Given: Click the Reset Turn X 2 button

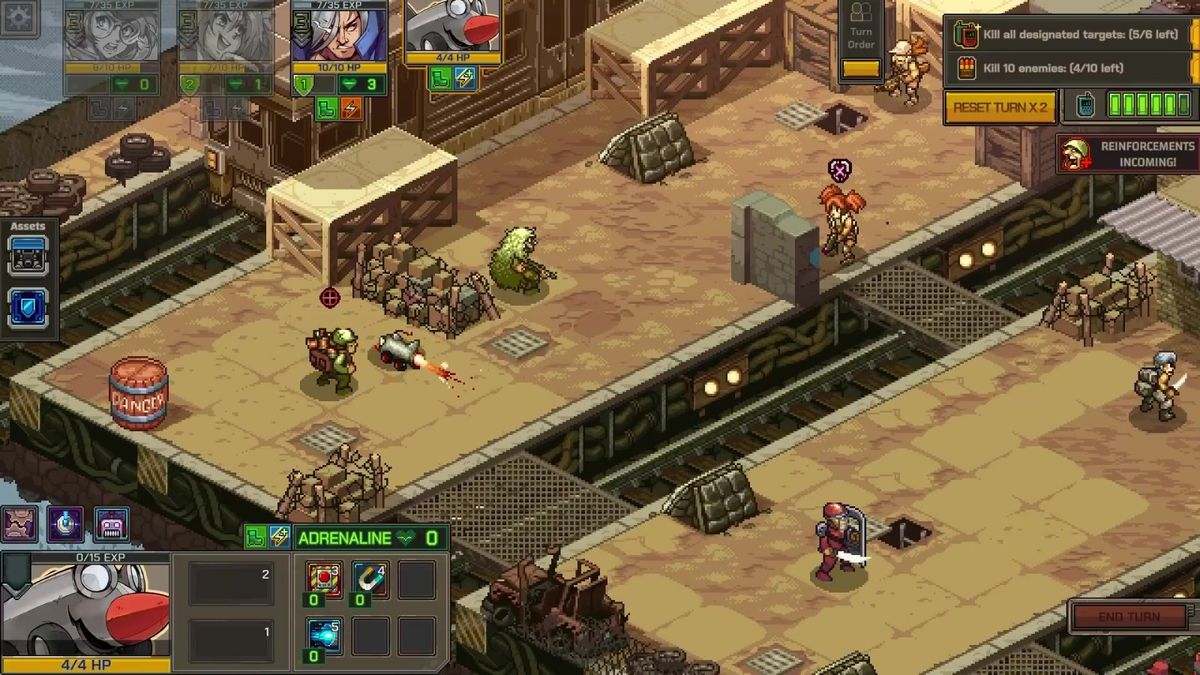Looking at the screenshot, I should point(1000,107).
